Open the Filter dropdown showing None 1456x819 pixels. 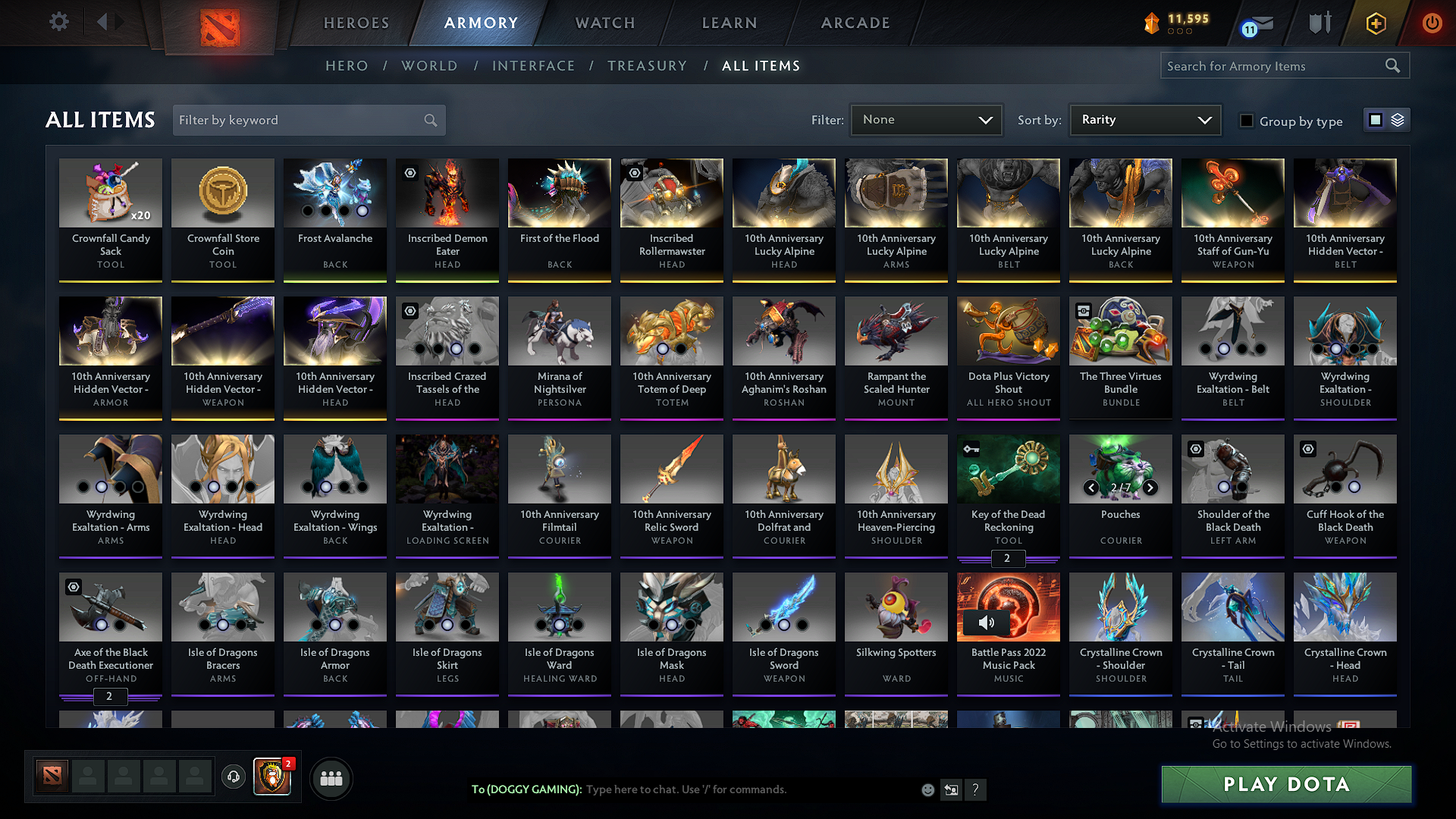point(926,119)
